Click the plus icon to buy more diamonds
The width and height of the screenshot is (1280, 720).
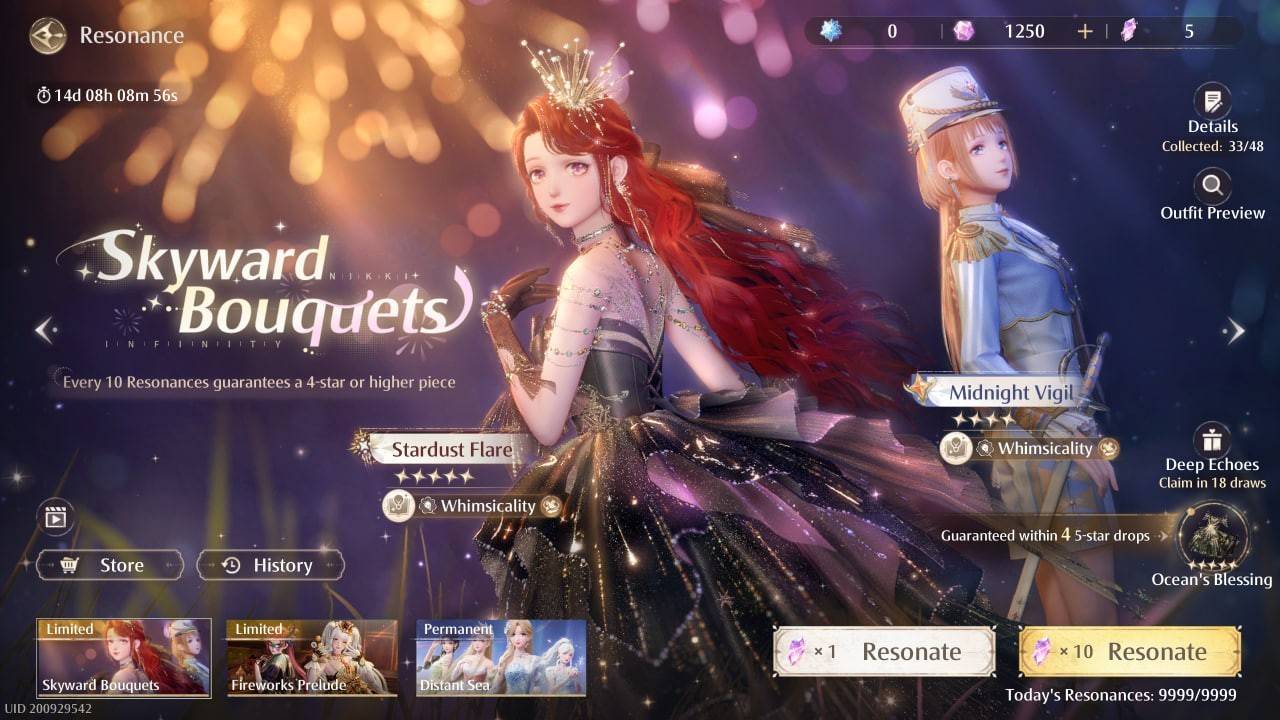pyautogui.click(x=1085, y=31)
